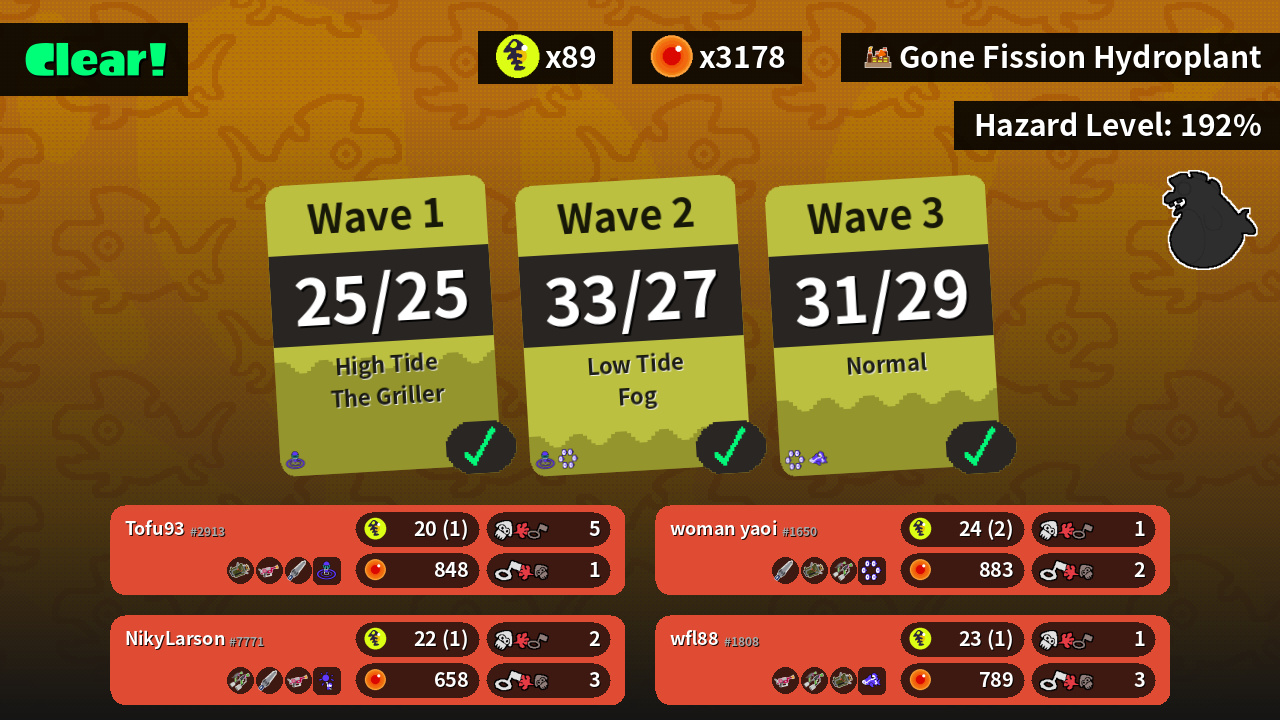Select the Wave 1 High Tide card
The image size is (1280, 720).
(x=382, y=325)
